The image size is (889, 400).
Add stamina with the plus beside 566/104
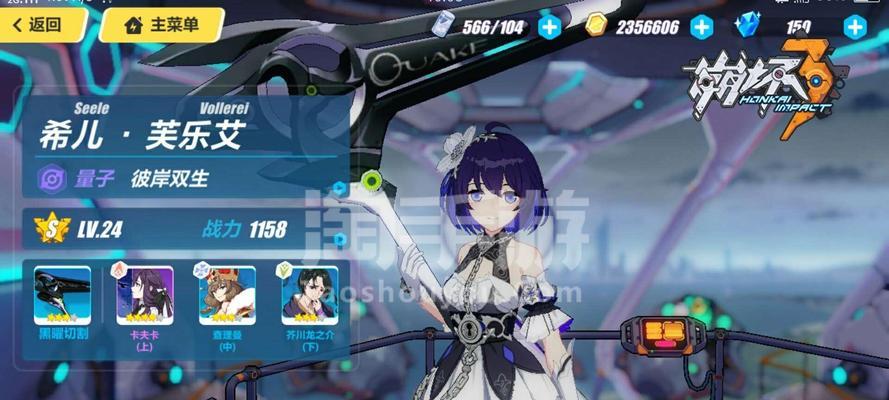(549, 27)
